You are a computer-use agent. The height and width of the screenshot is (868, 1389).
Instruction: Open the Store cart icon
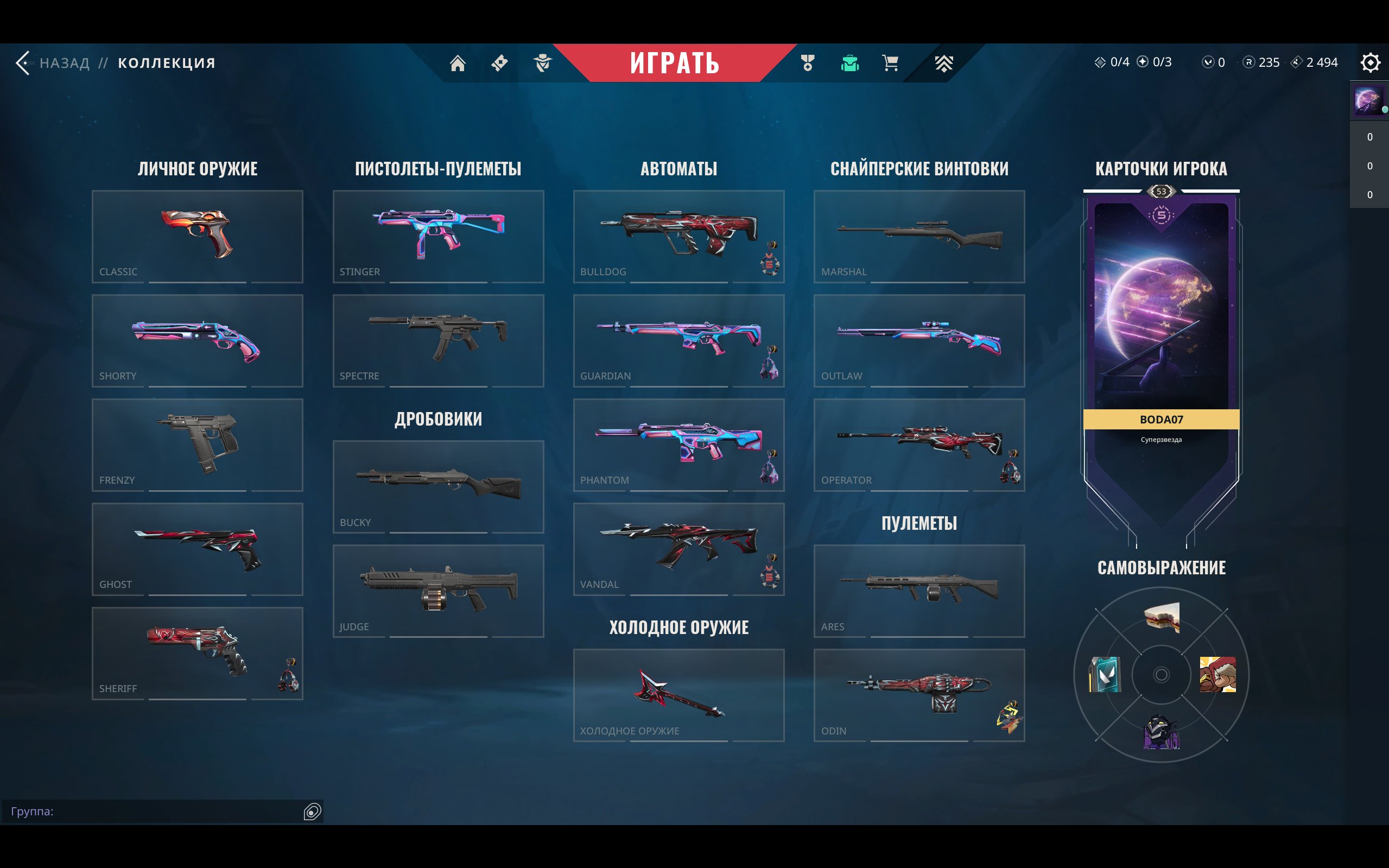pyautogui.click(x=890, y=63)
